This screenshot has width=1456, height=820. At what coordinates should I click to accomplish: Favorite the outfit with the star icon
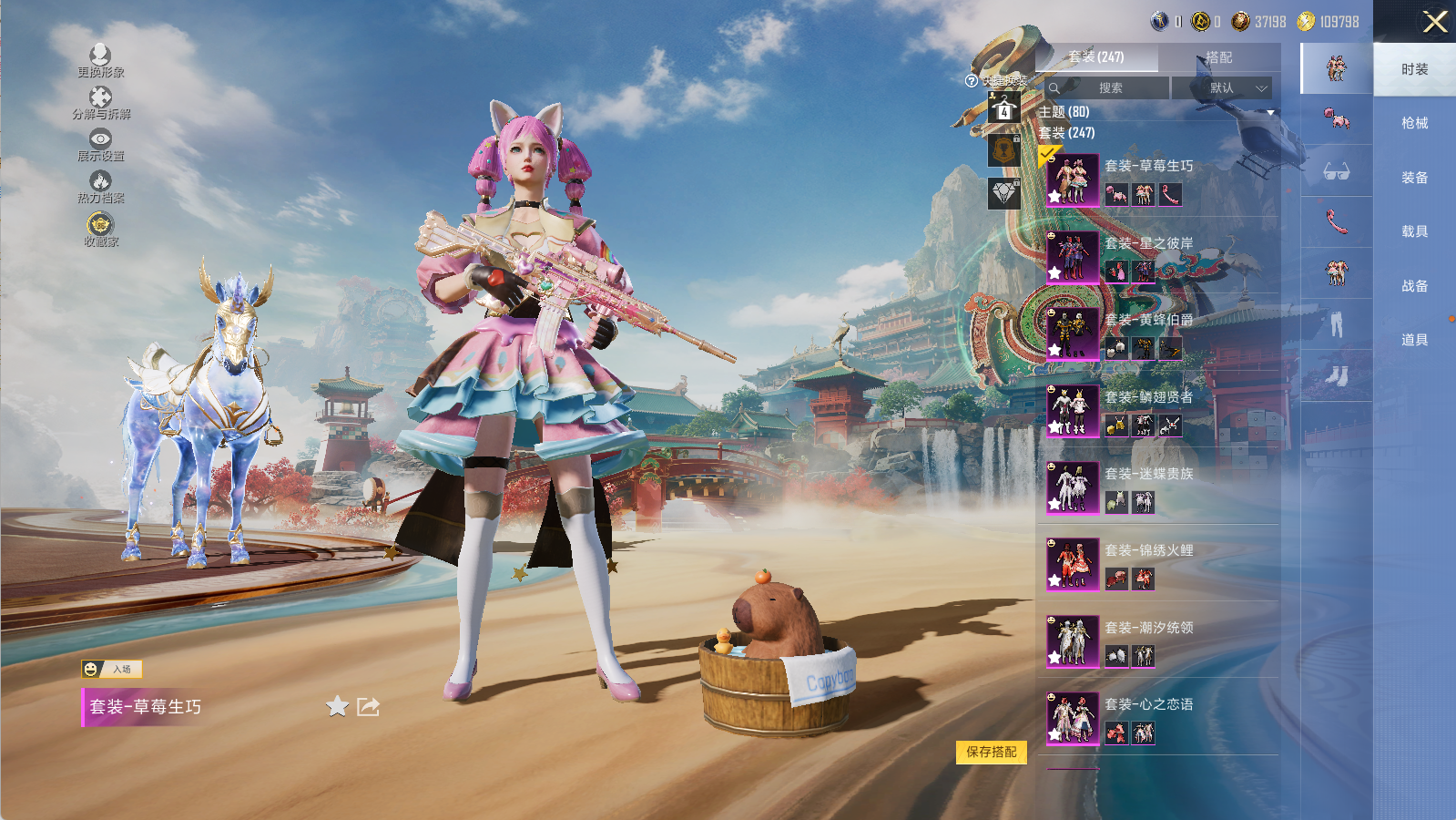point(337,706)
